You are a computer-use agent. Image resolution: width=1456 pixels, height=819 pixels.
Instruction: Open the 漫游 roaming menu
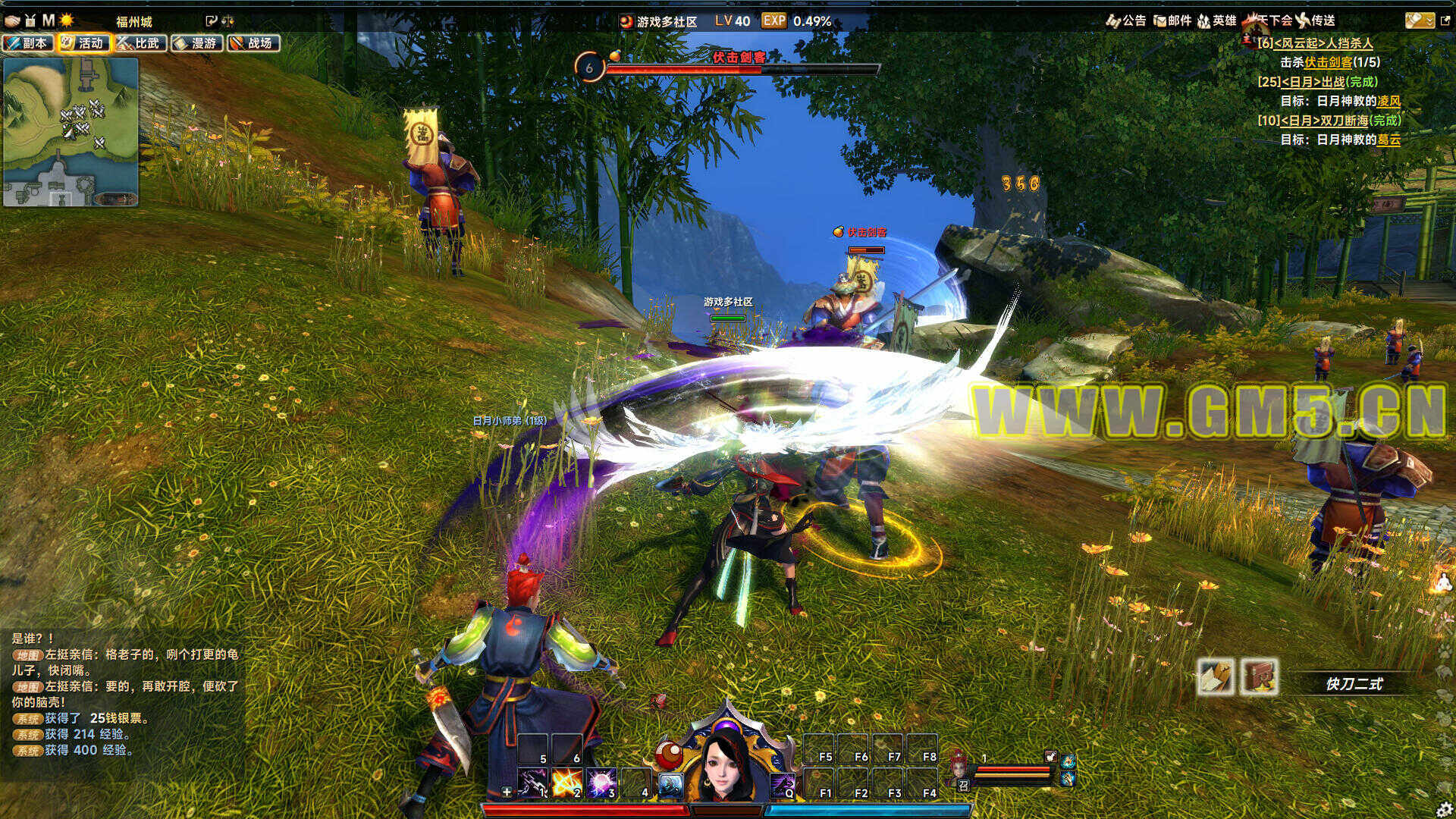pyautogui.click(x=196, y=43)
